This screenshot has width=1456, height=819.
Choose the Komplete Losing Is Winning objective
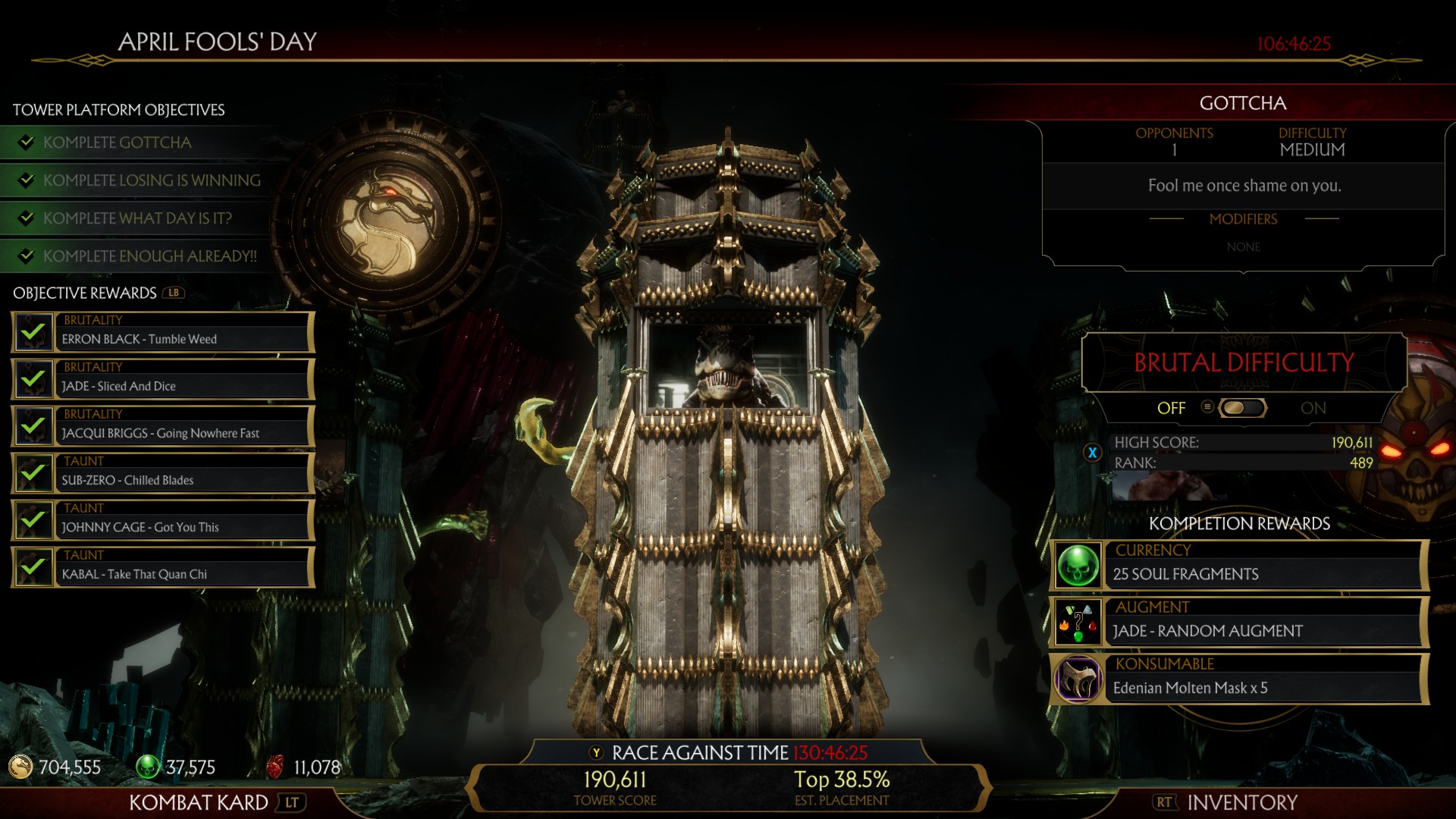(152, 180)
